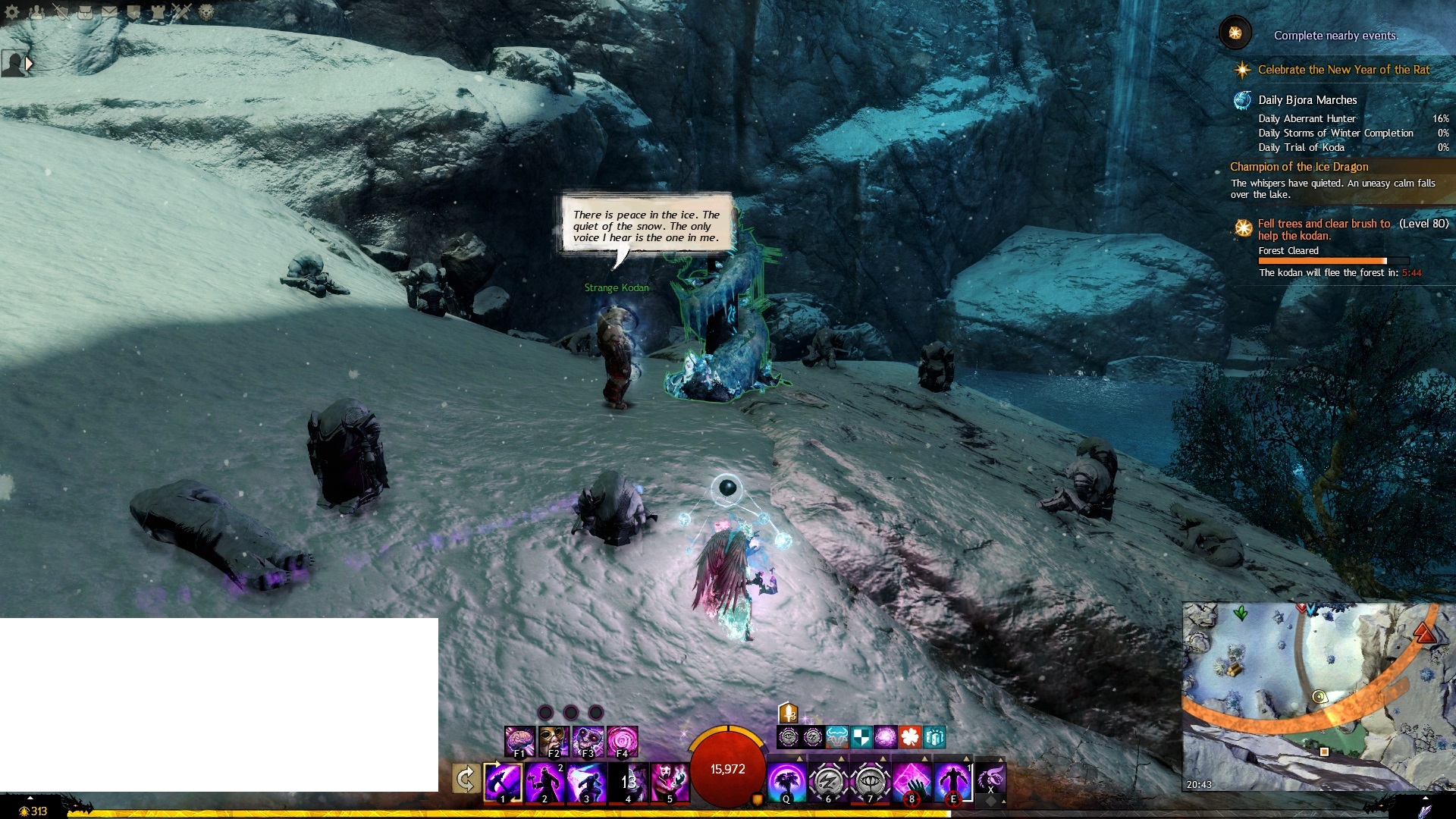Open the PvP crossed swords panel
1456x819 pixels.
click(181, 11)
